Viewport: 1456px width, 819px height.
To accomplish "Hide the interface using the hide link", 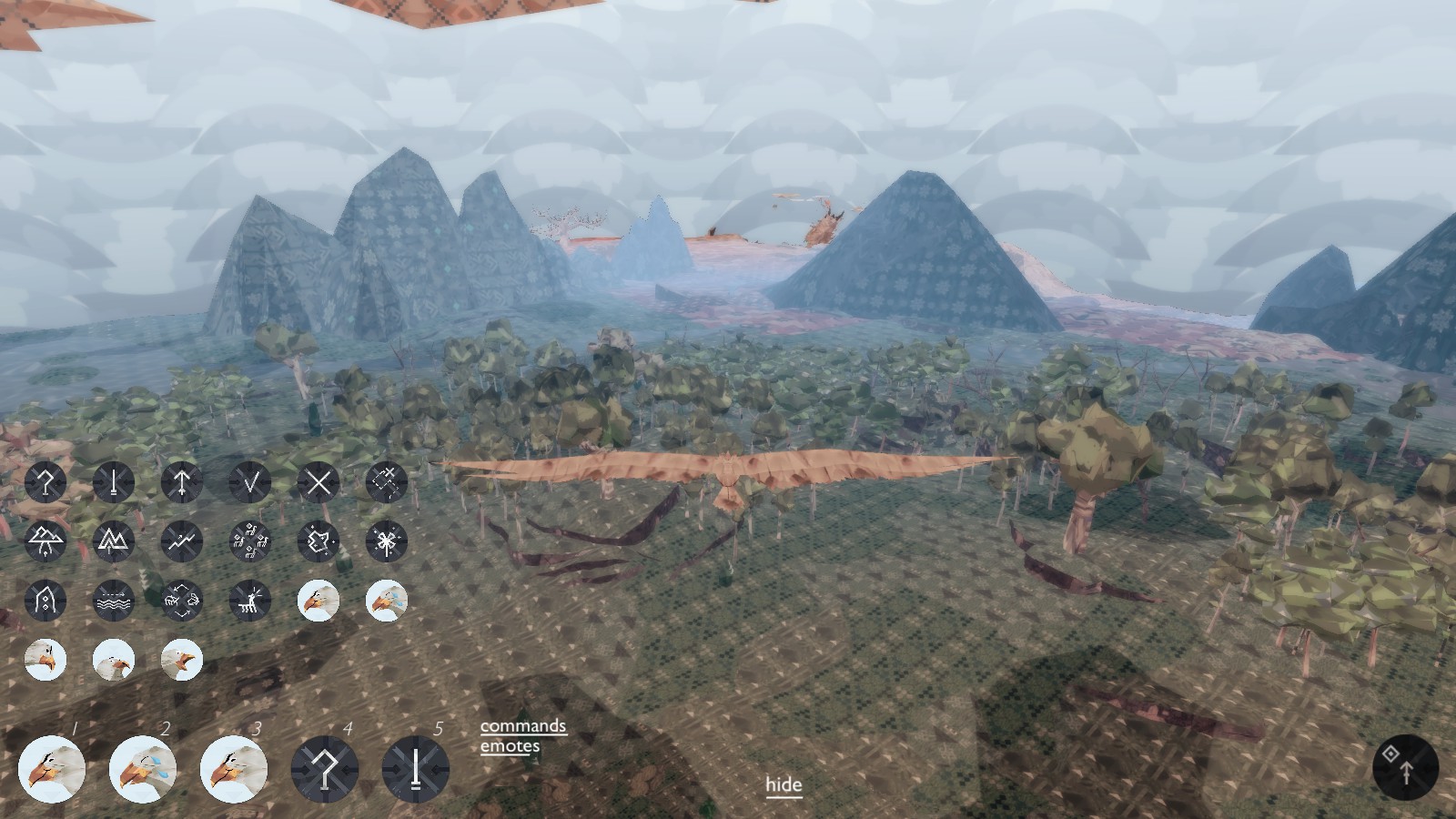I will click(x=784, y=784).
